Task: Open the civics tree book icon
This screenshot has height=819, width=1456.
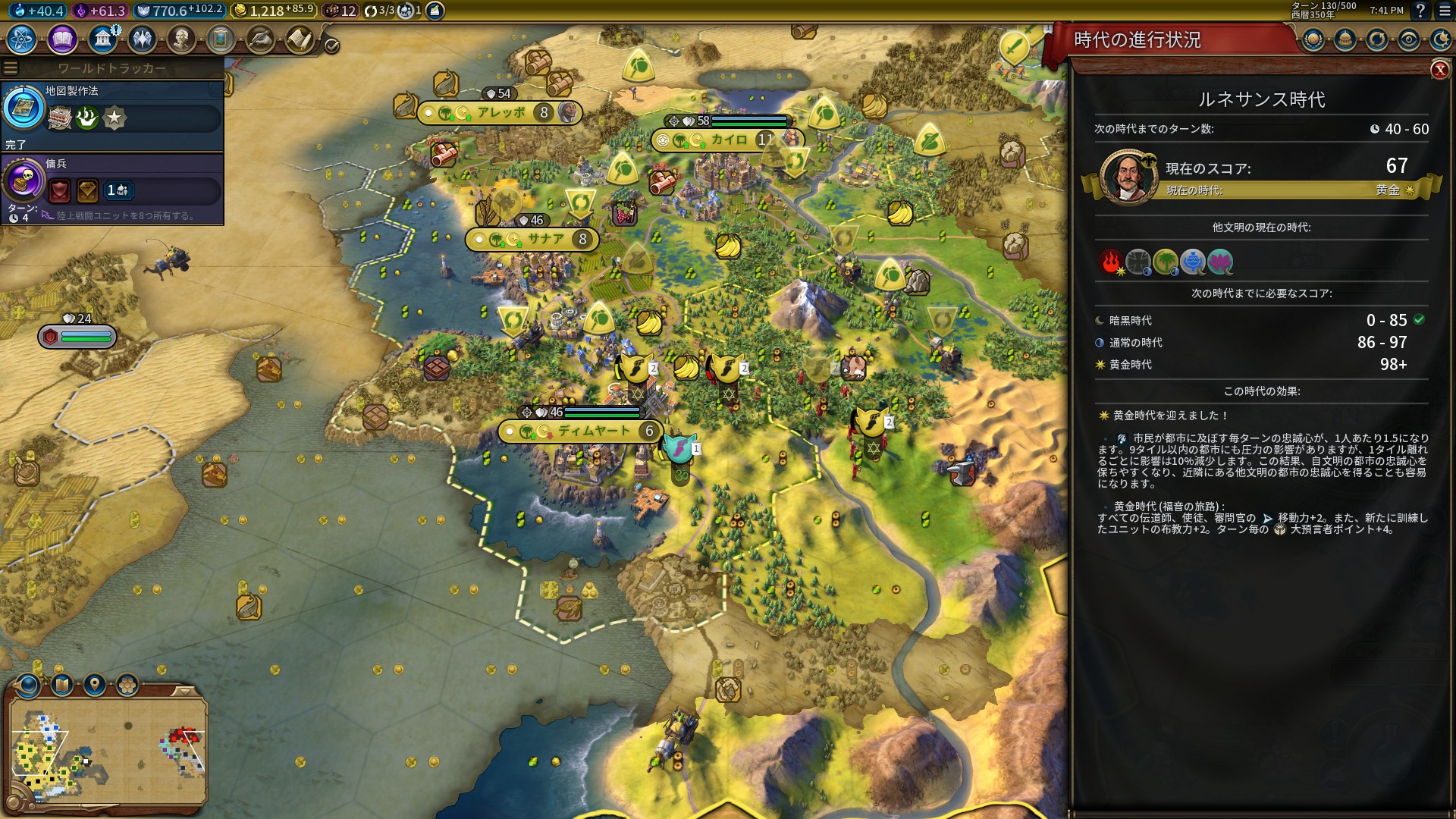Action: [62, 39]
